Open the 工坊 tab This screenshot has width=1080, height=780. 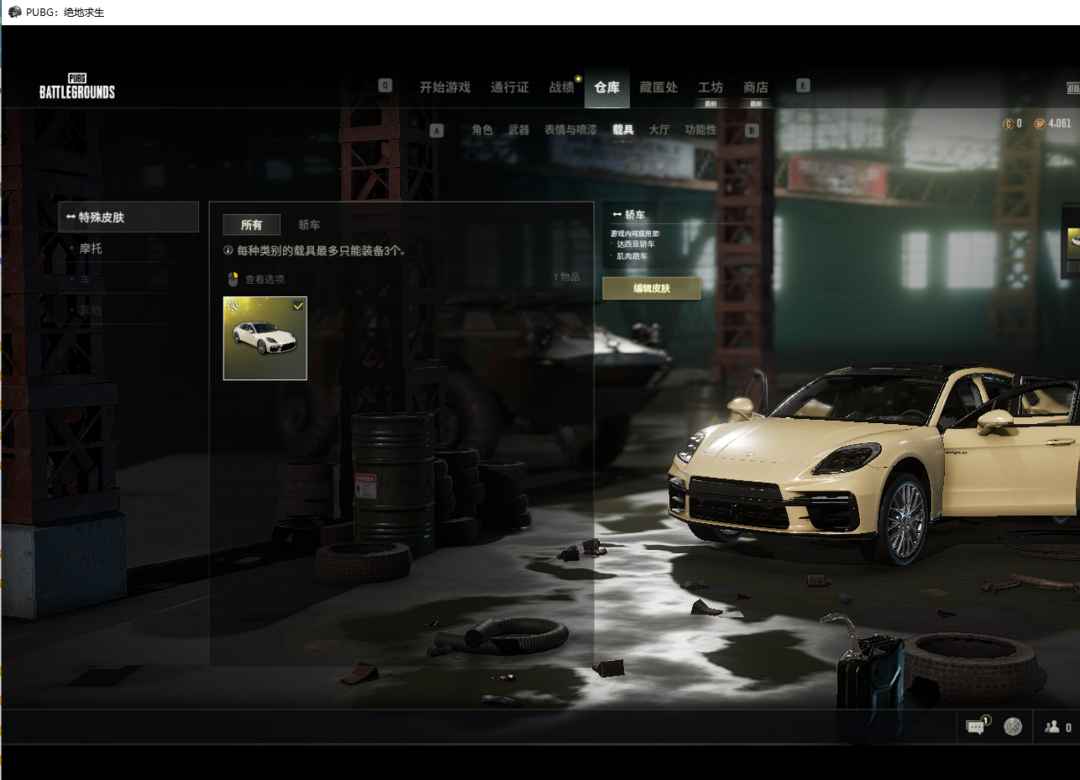coord(710,87)
